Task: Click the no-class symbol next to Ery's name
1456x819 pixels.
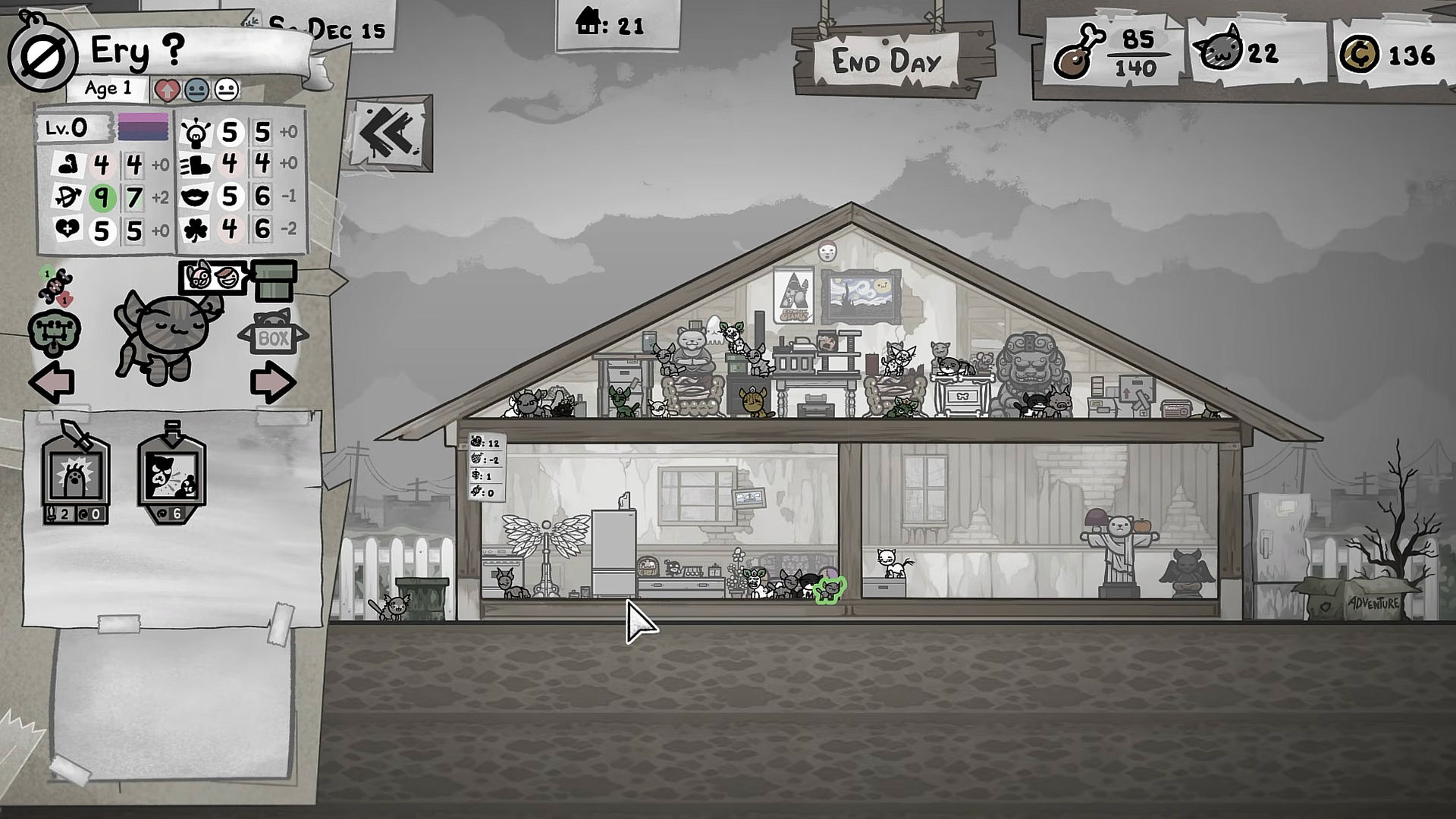Action: [x=42, y=56]
